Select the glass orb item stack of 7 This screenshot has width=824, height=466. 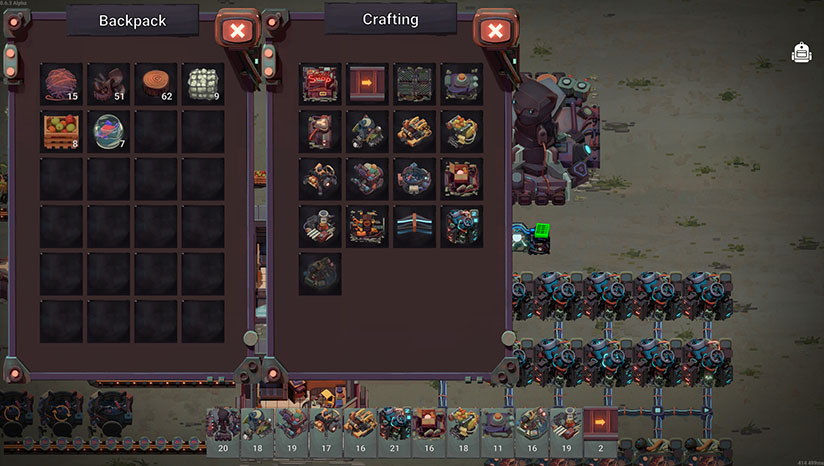109,131
